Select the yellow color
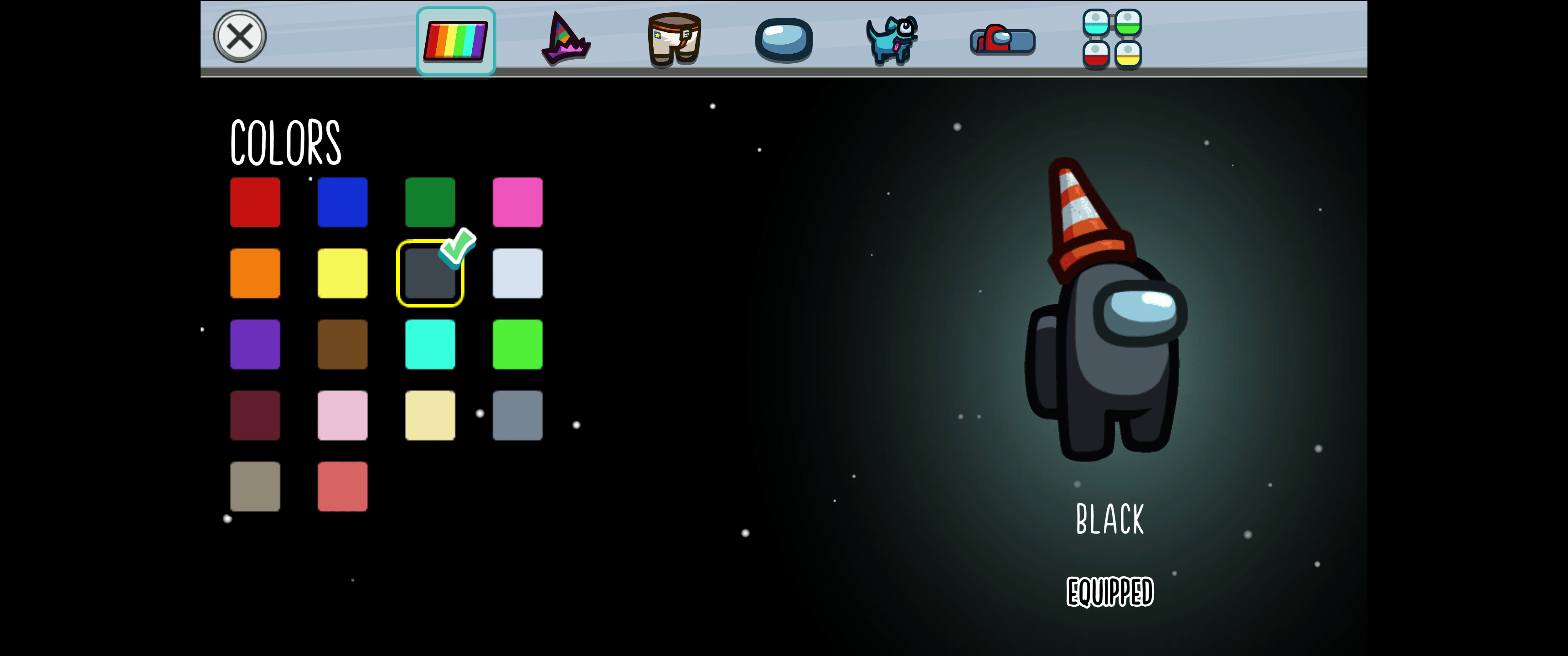1568x656 pixels. tap(343, 273)
